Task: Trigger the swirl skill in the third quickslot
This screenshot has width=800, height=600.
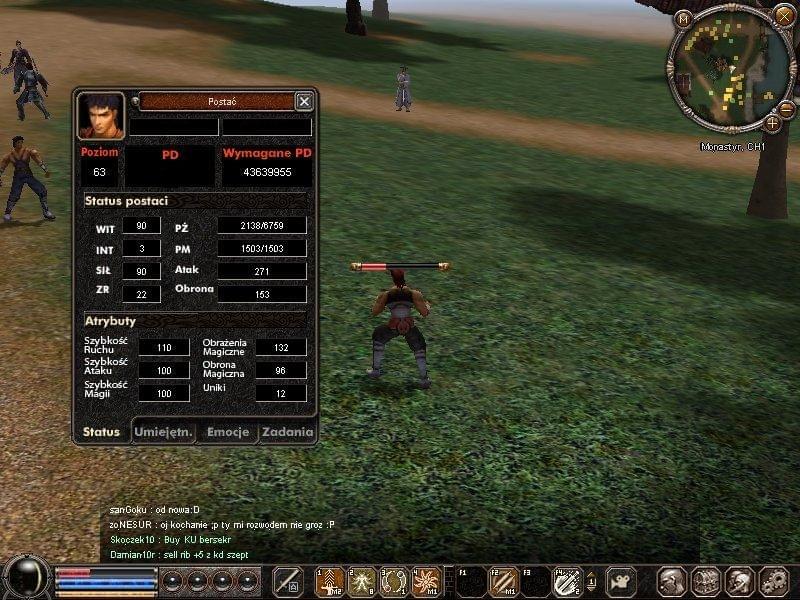Action: point(394,581)
